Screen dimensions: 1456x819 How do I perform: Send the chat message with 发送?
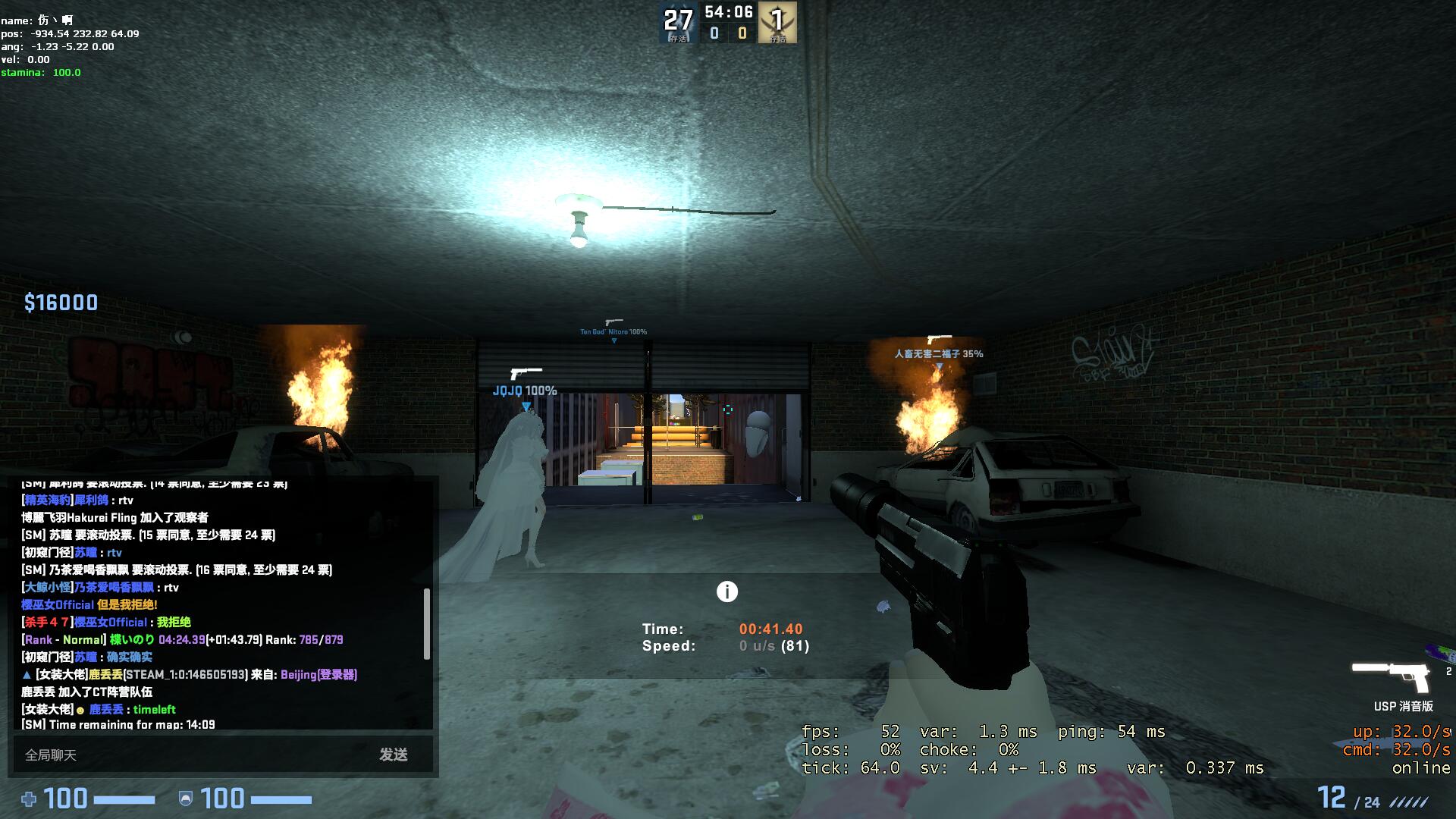tap(394, 755)
